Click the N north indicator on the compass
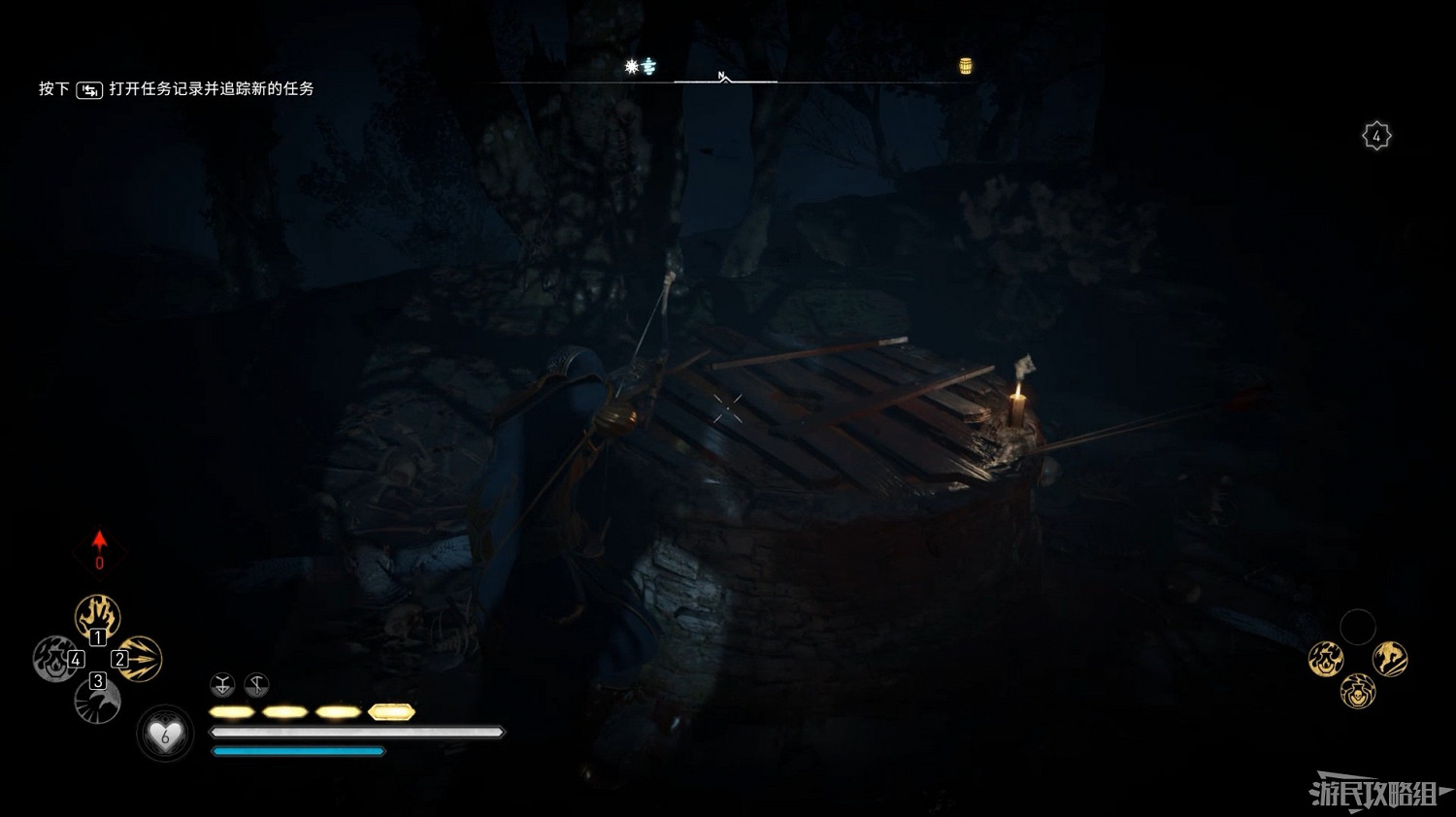This screenshot has height=817, width=1456. [x=721, y=74]
